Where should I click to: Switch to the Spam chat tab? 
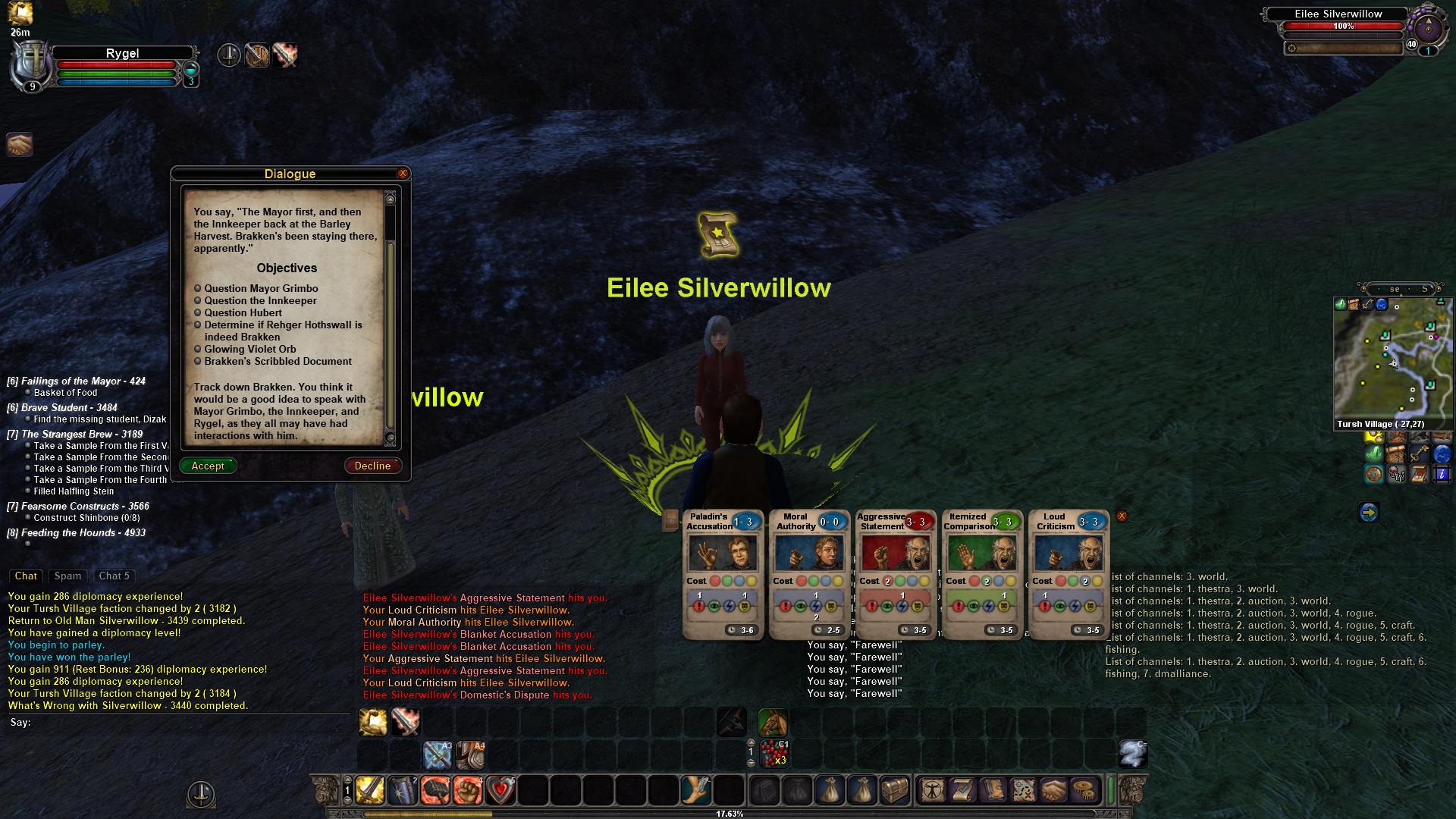(x=67, y=576)
